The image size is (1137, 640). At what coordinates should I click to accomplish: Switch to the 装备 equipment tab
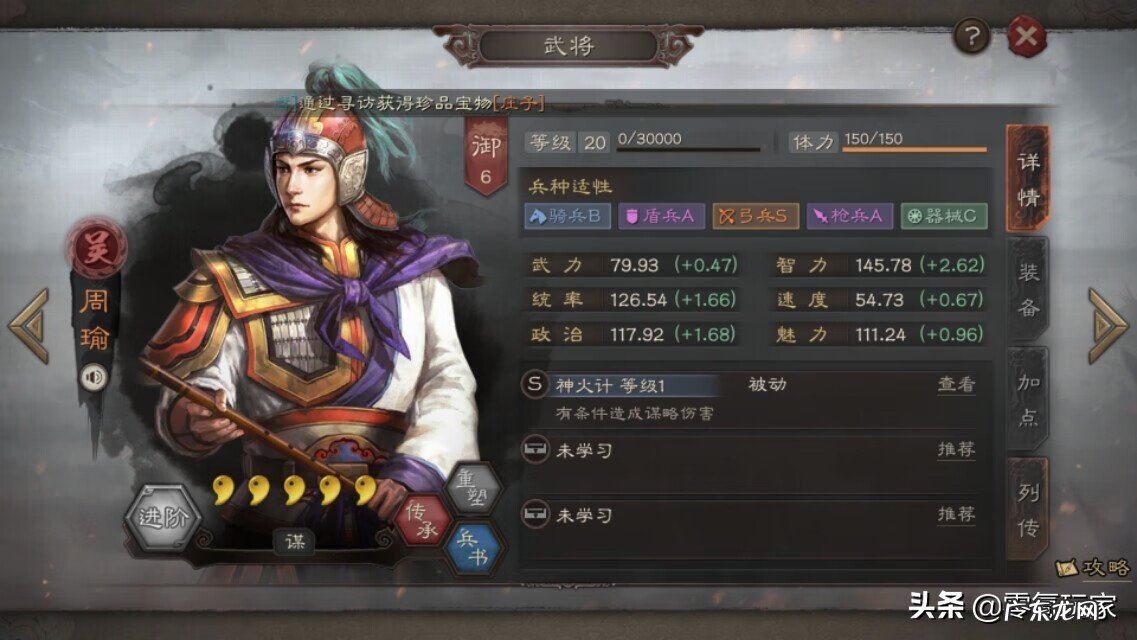pos(1028,290)
